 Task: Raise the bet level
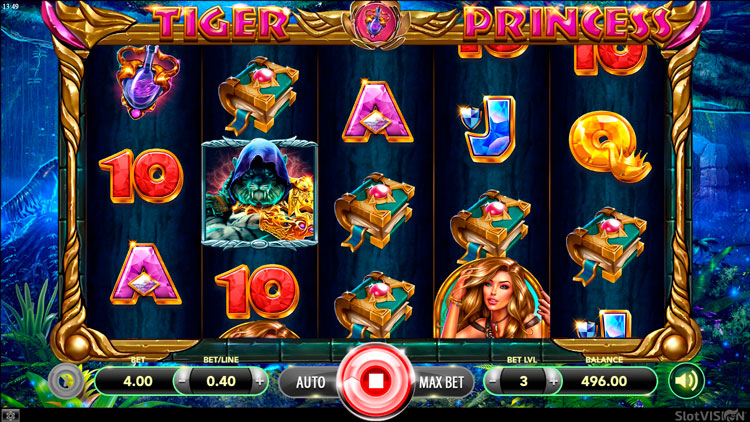553,381
